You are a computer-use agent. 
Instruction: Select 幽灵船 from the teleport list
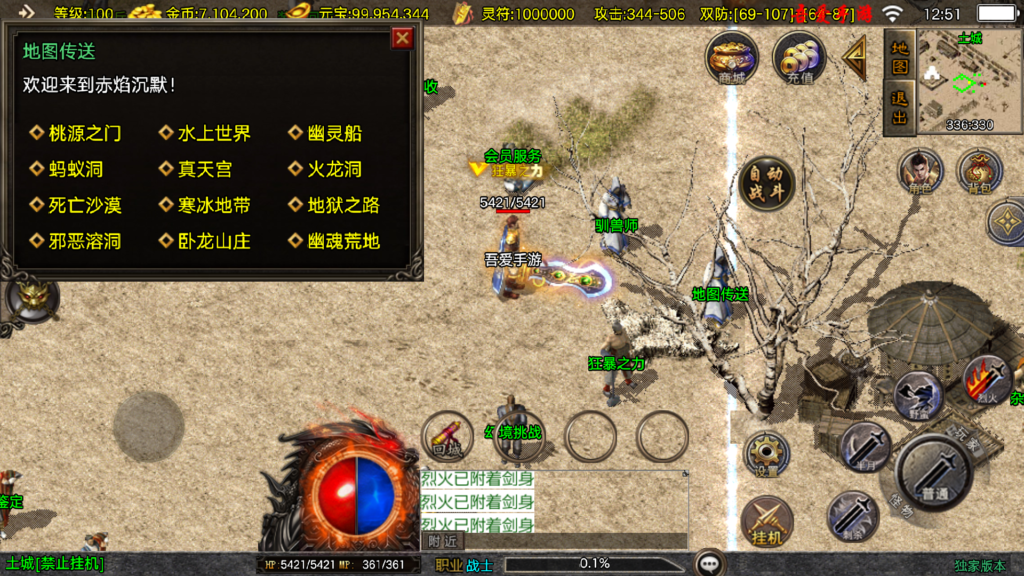pyautogui.click(x=334, y=133)
